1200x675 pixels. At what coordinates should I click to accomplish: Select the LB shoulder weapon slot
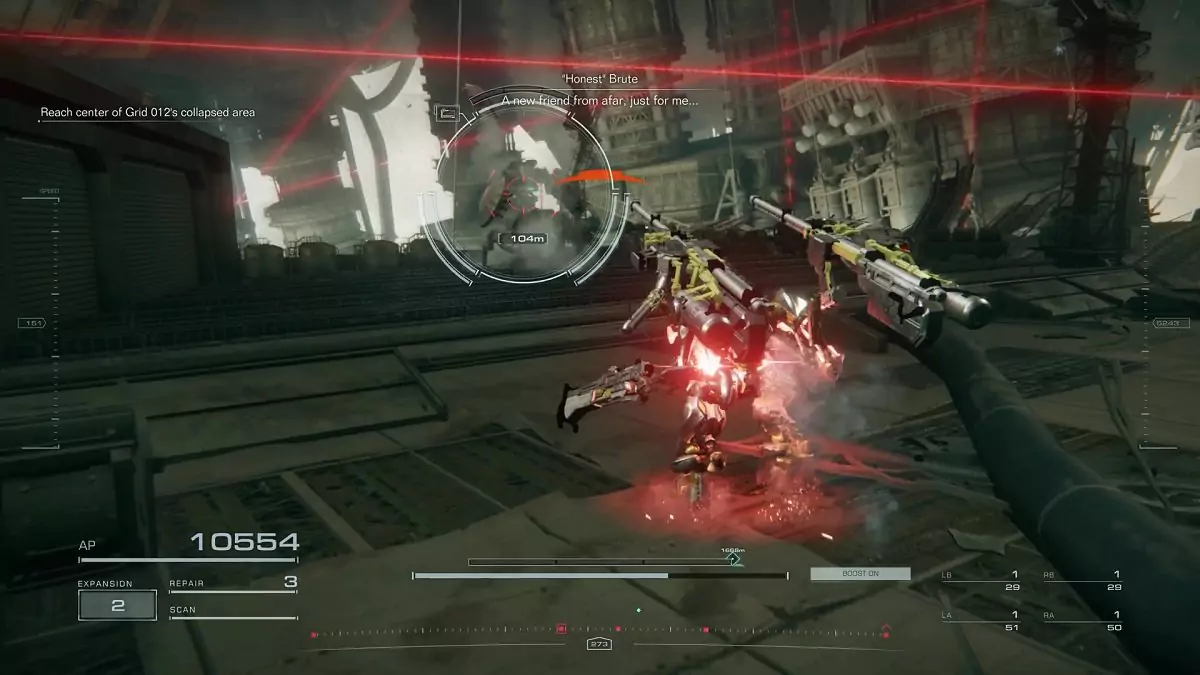(x=981, y=581)
